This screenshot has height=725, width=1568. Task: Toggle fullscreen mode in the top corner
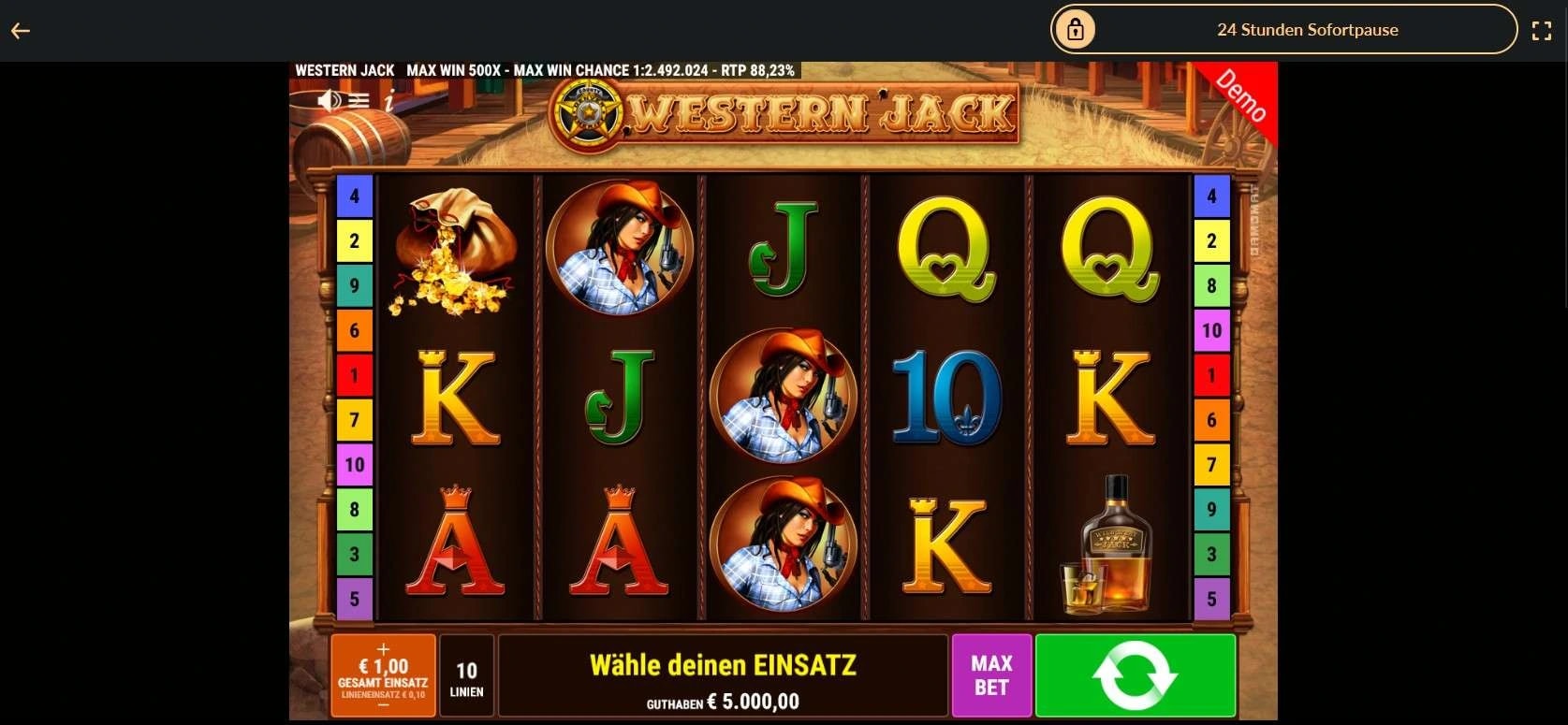1543,29
